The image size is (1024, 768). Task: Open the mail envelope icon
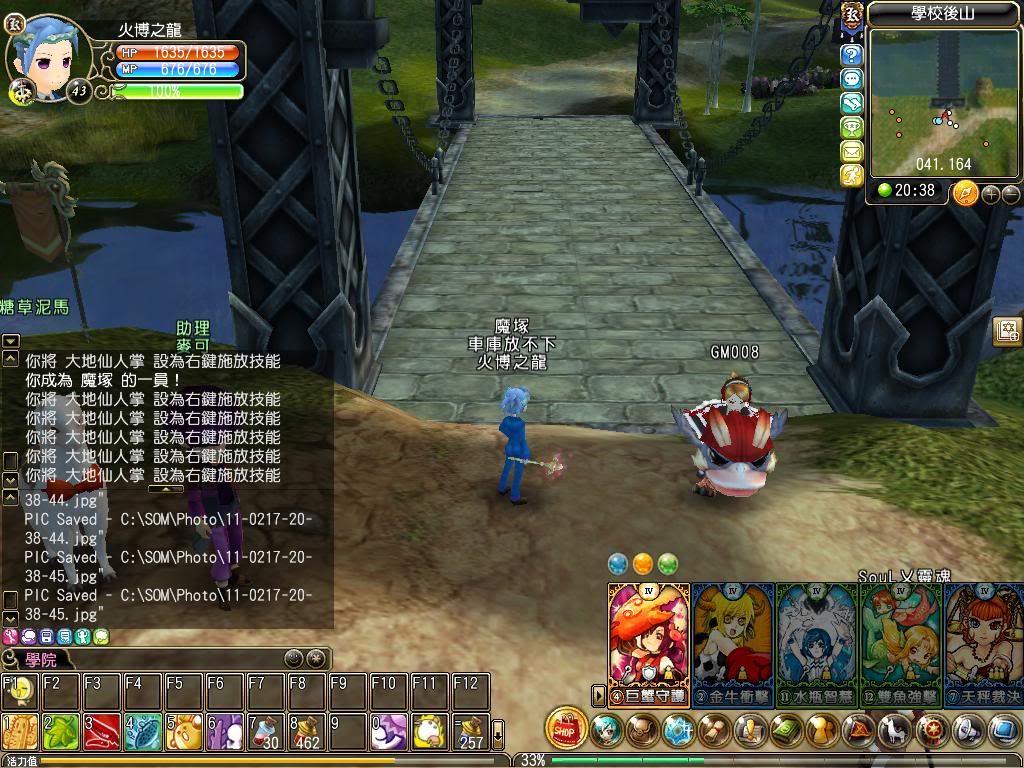point(852,151)
